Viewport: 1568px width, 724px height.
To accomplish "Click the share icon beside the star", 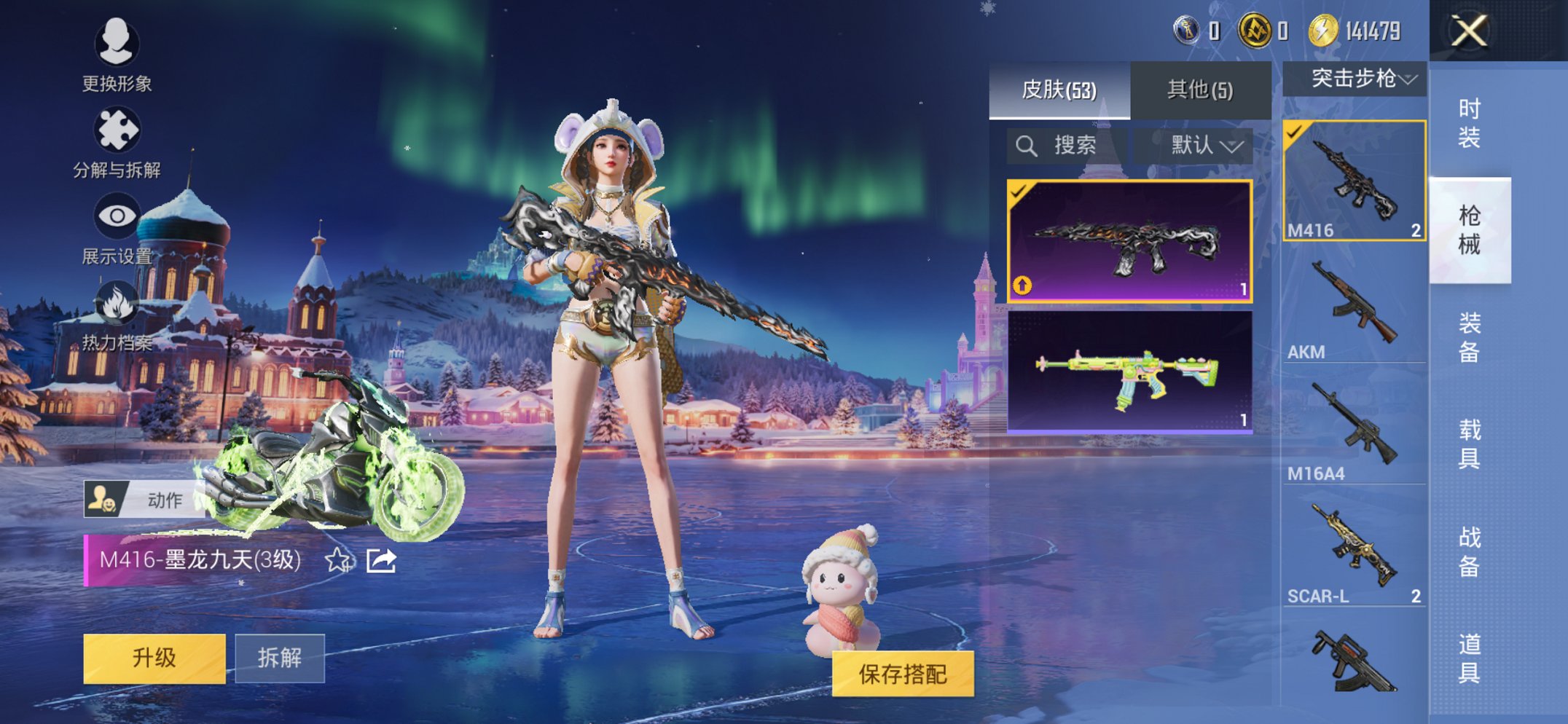I will (380, 561).
